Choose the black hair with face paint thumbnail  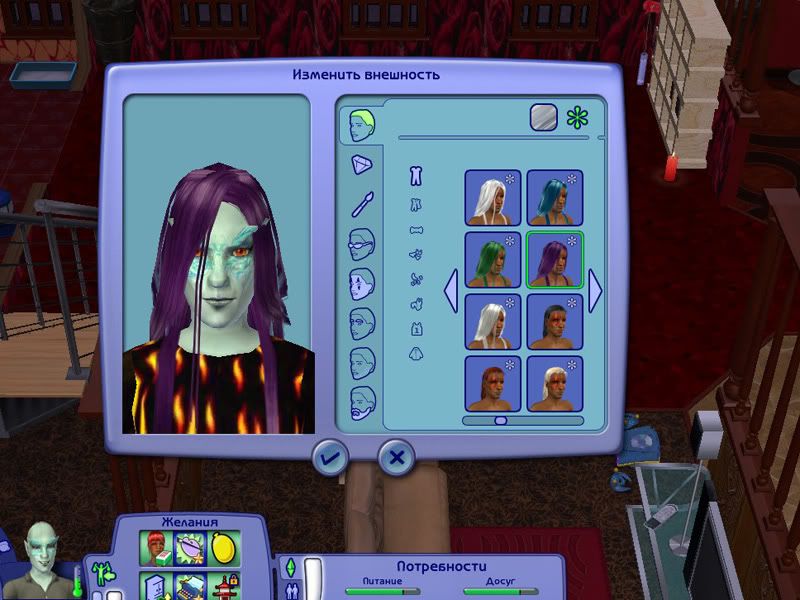click(555, 321)
